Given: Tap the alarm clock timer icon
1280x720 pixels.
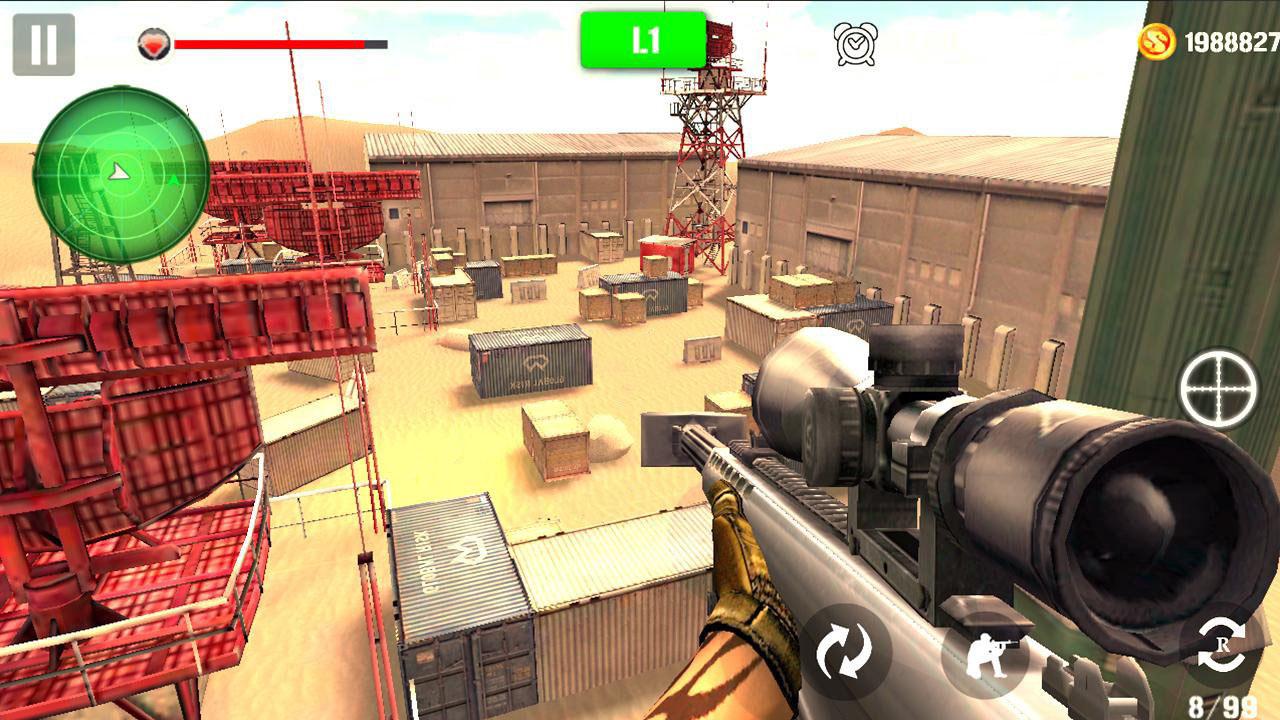Looking at the screenshot, I should point(855,42).
